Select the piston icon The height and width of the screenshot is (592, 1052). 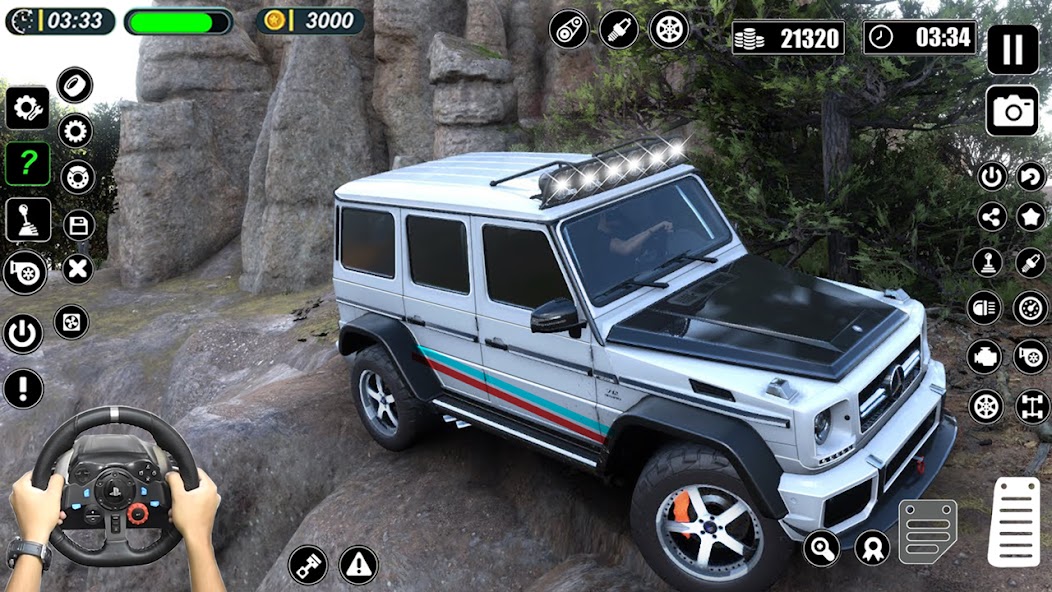(308, 565)
